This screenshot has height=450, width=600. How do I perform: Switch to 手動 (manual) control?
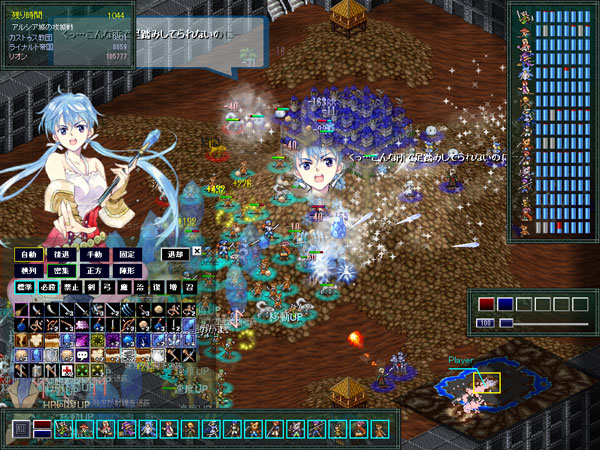[94, 255]
